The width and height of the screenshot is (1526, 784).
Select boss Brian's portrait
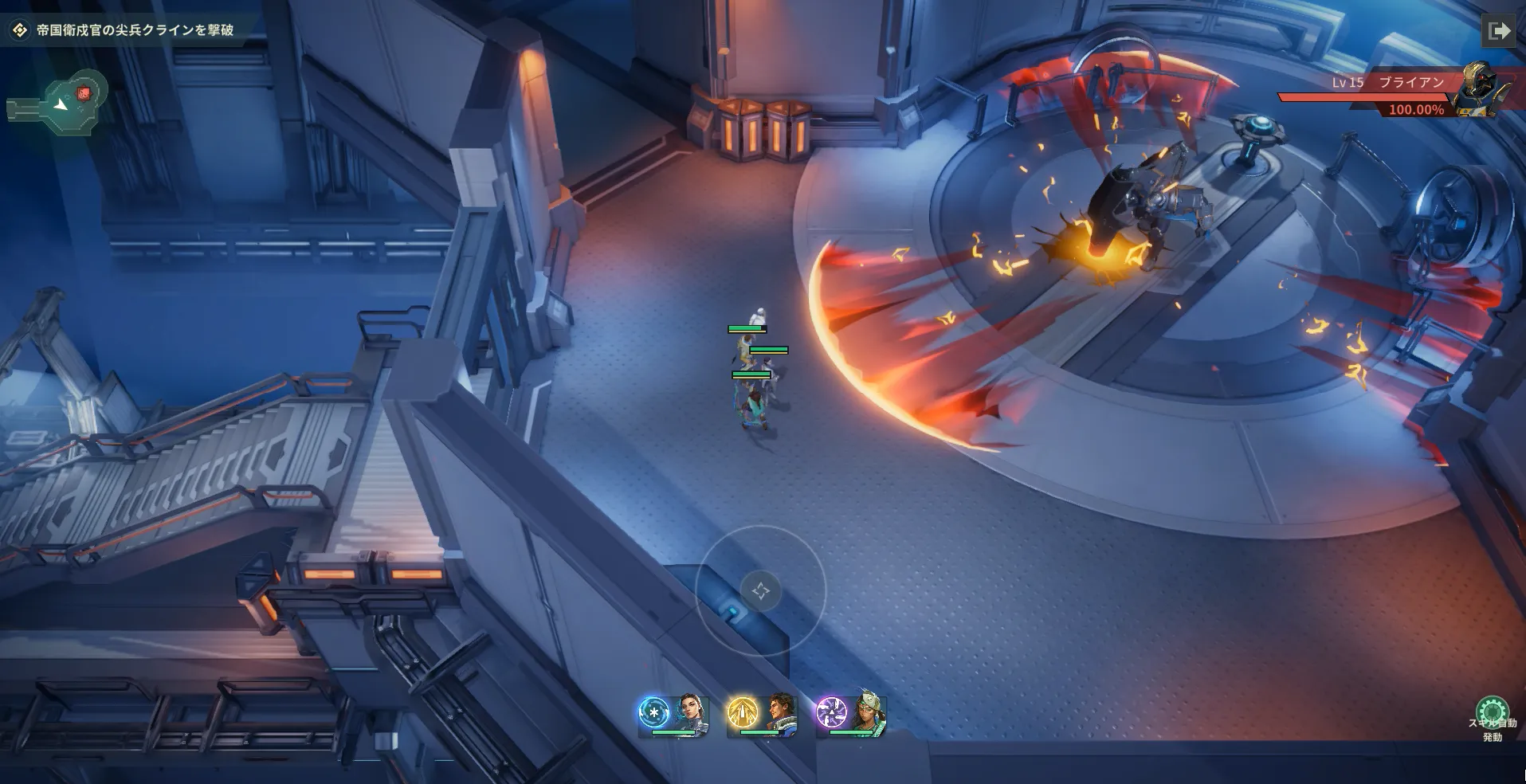coord(1481,90)
